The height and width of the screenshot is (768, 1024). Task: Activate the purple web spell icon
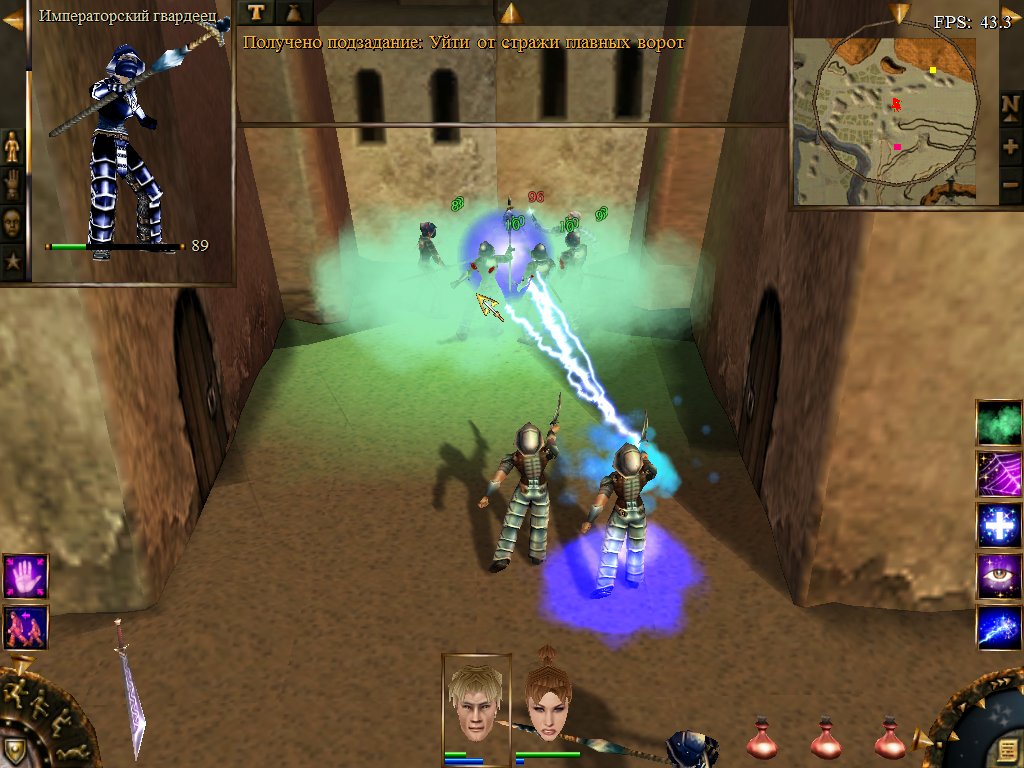[x=998, y=474]
